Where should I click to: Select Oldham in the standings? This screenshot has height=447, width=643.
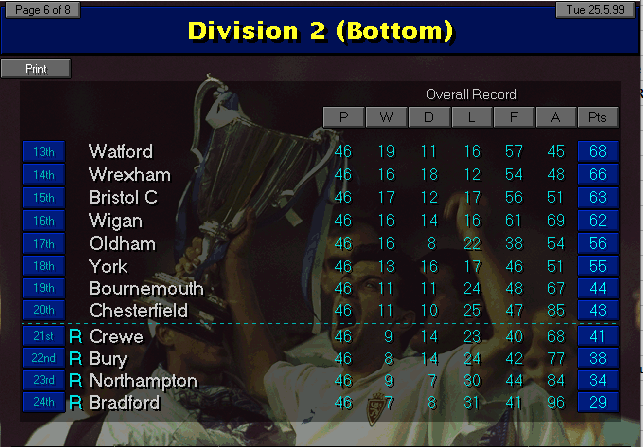point(122,244)
